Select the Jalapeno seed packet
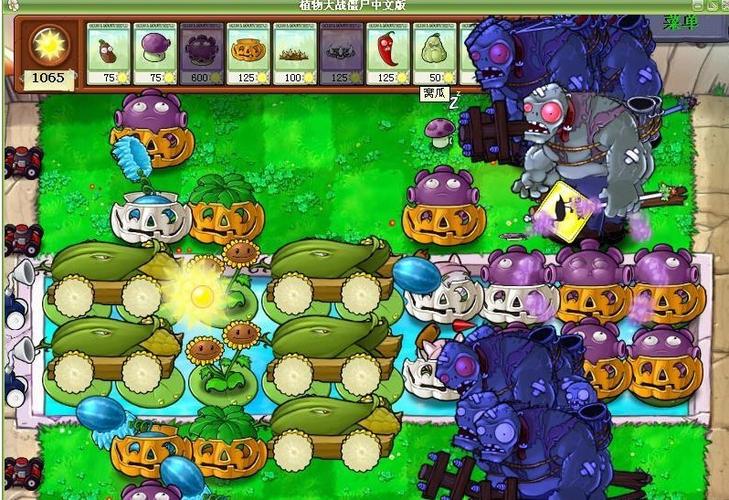This screenshot has width=729, height=500. (387, 54)
